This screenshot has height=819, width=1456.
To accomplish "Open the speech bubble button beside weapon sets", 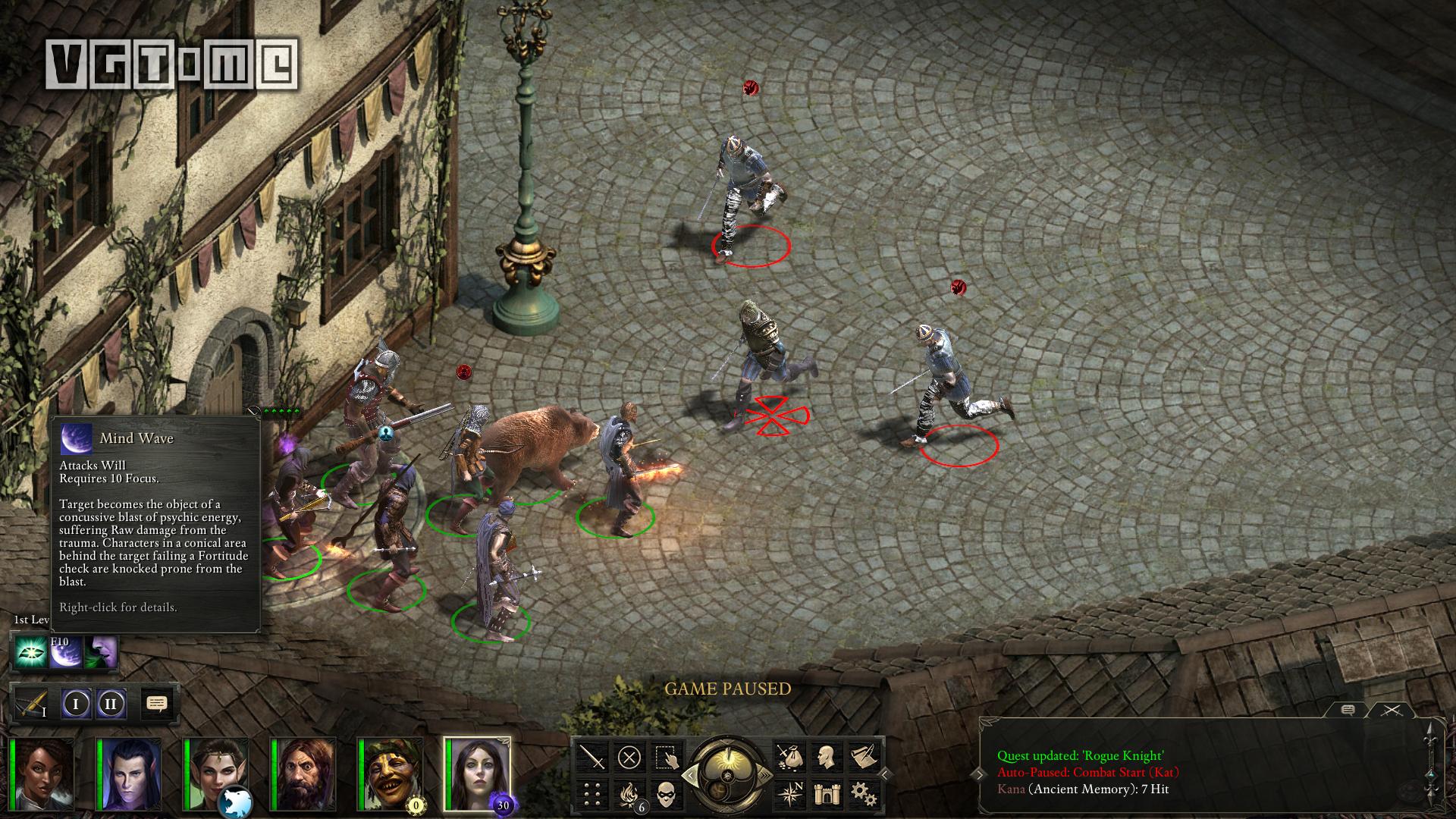I will pos(156,704).
